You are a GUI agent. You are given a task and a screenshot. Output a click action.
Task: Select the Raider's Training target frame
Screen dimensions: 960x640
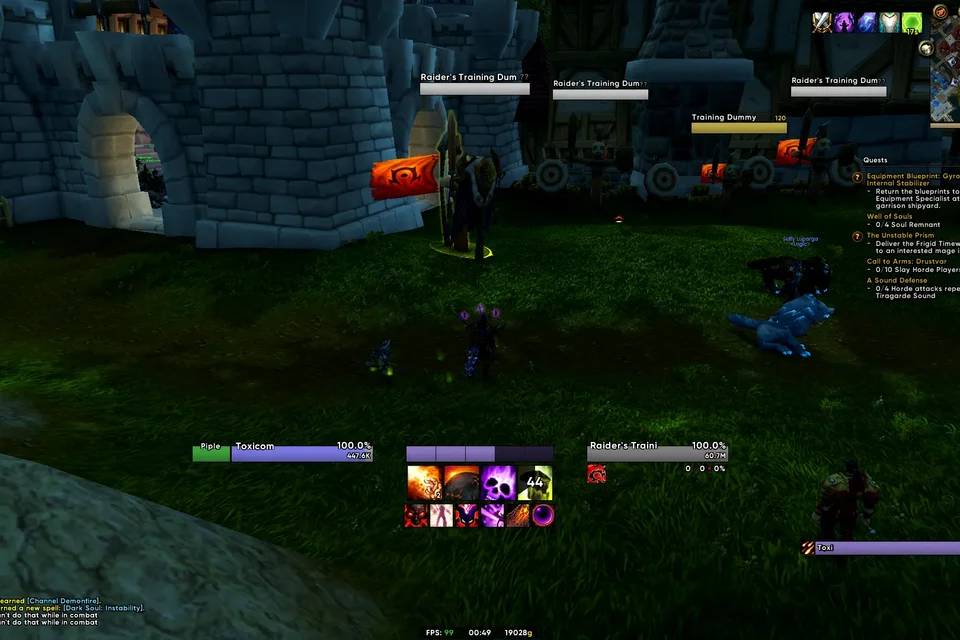tap(656, 453)
